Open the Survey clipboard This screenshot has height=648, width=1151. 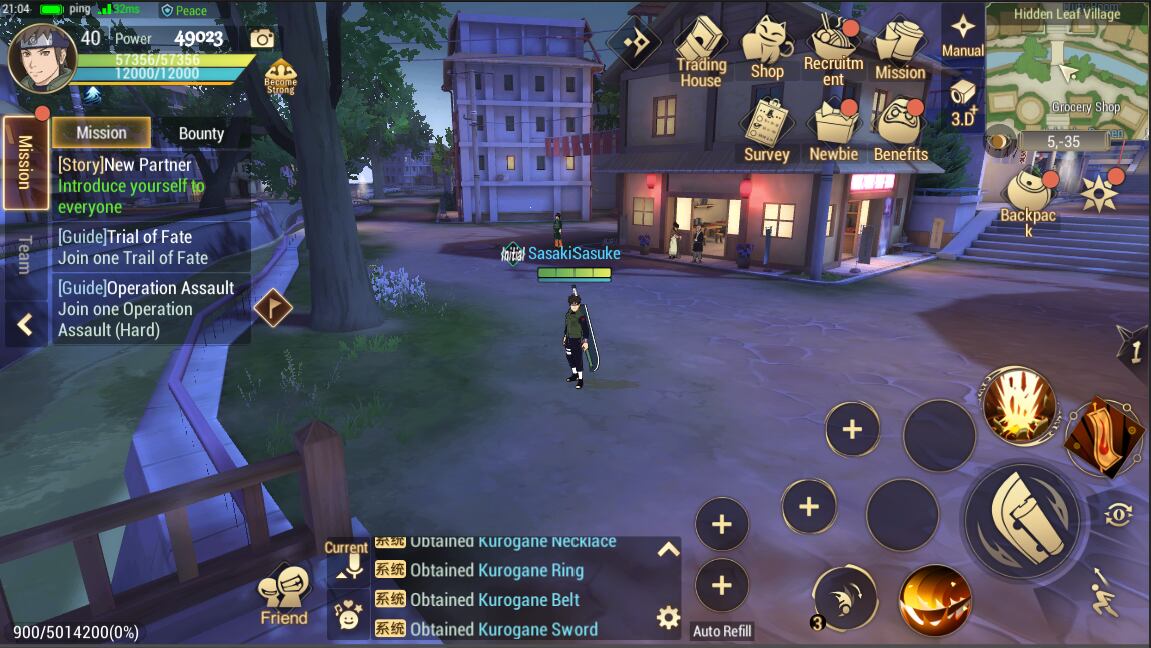767,128
